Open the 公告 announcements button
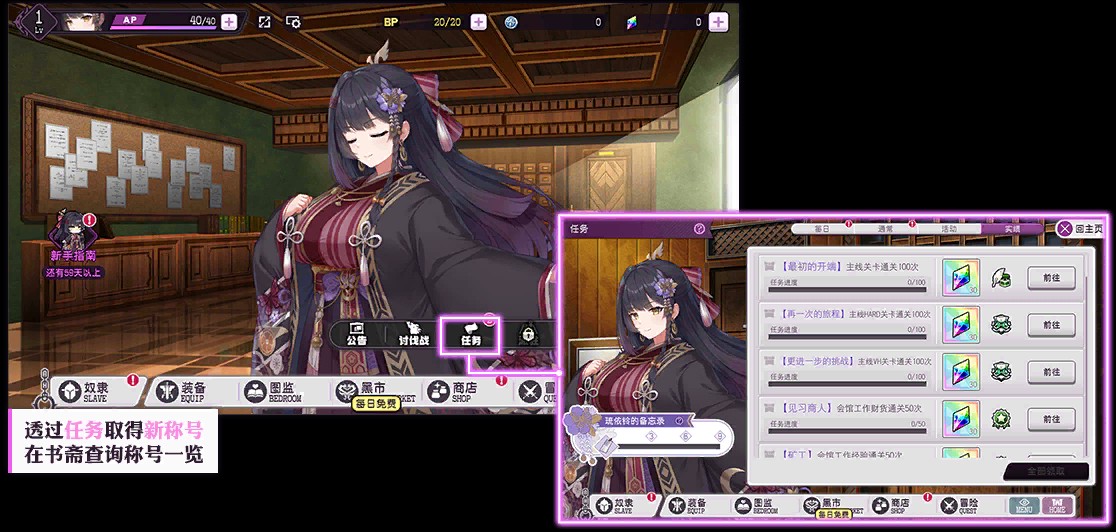This screenshot has width=1116, height=532. click(355, 335)
